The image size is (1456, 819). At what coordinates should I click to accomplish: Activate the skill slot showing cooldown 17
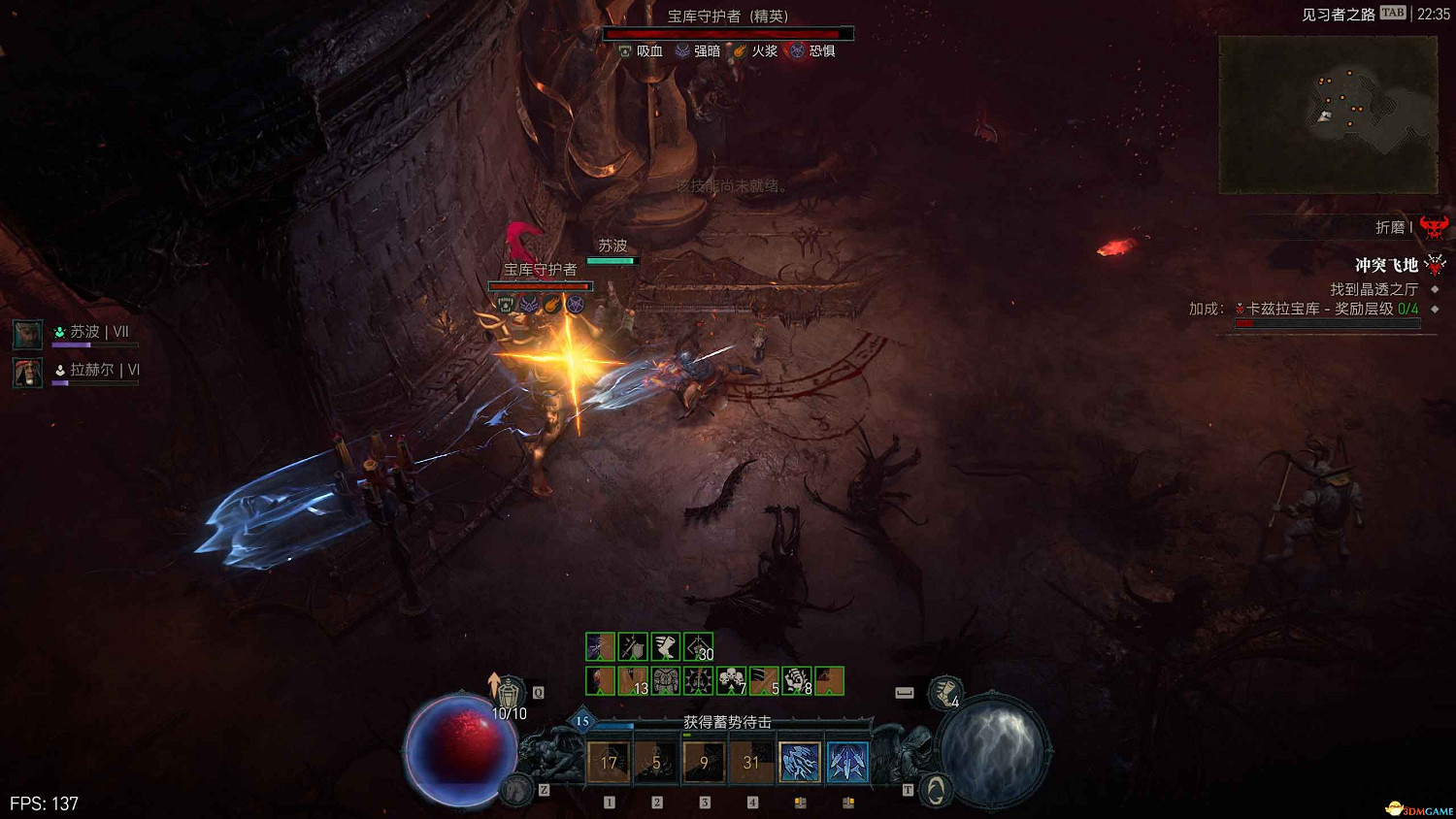(609, 763)
